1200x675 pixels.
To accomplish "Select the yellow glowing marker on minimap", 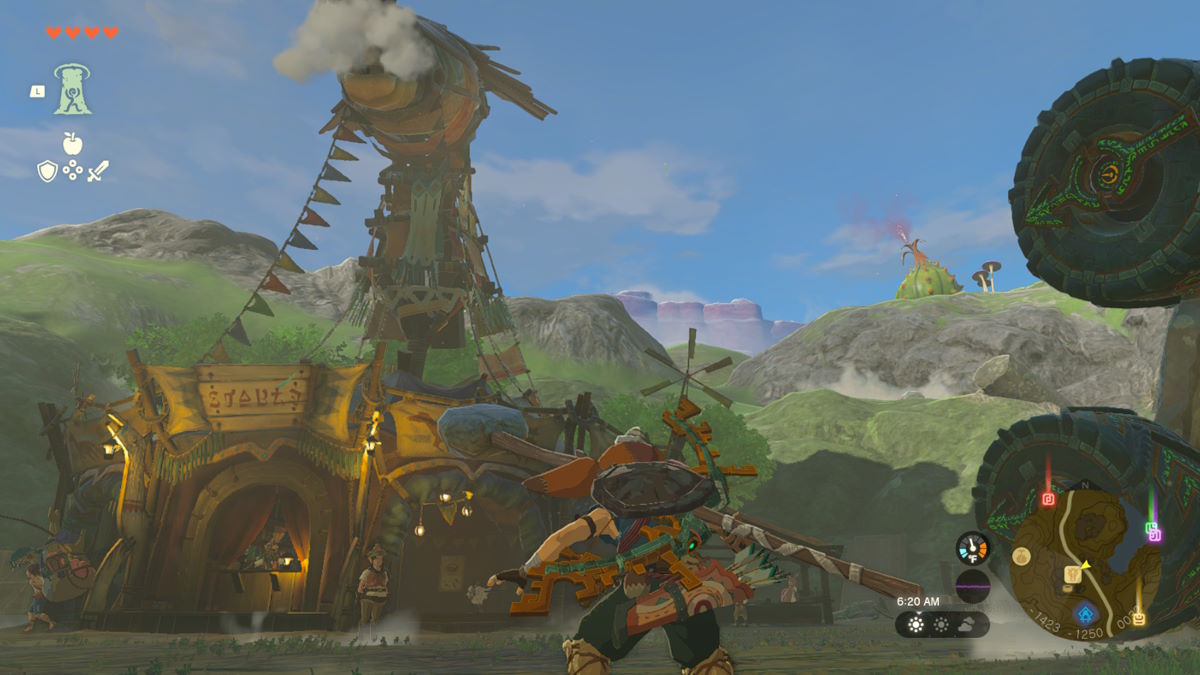I will (x=1139, y=619).
